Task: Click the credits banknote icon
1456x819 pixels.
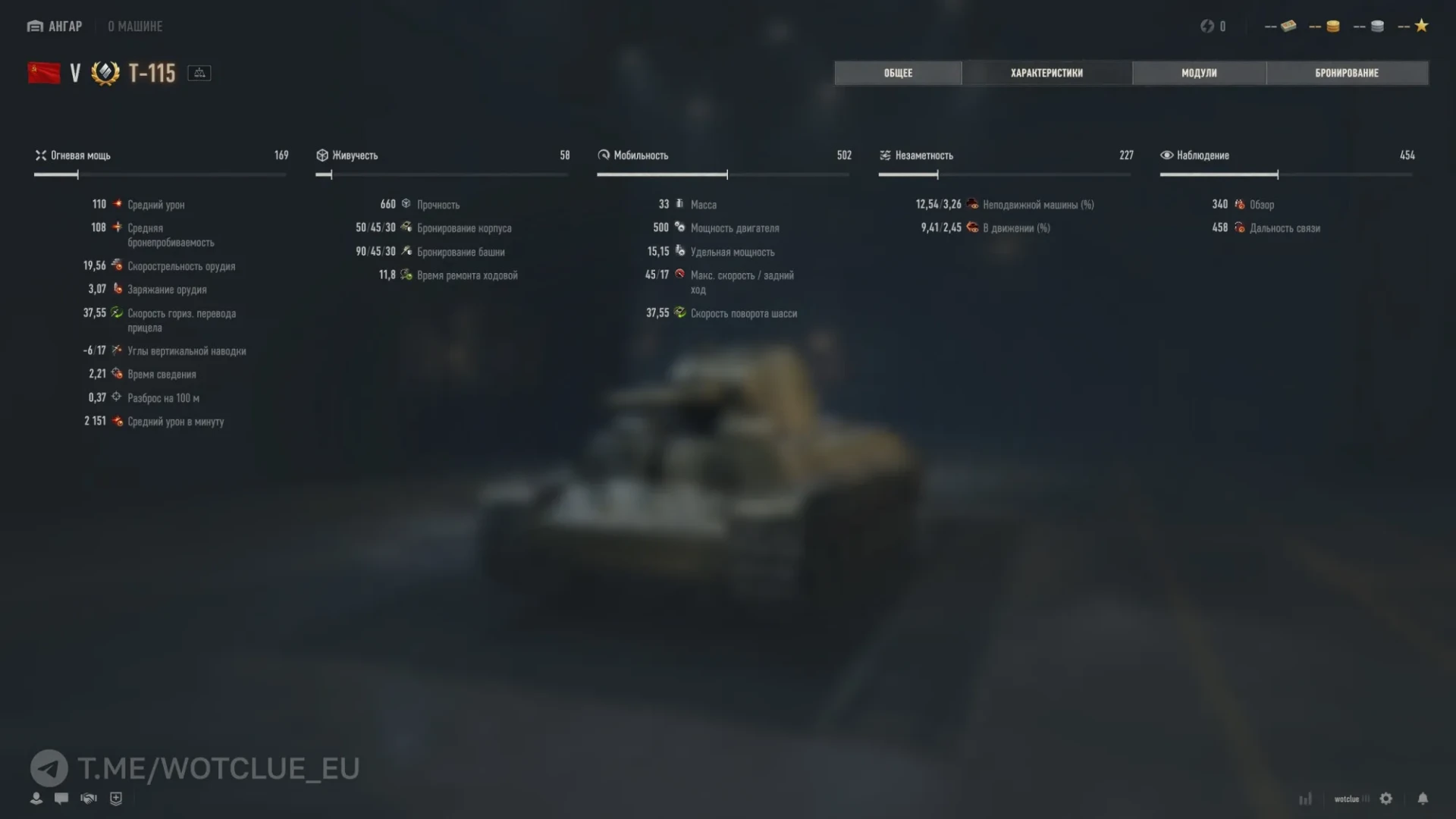Action: (1289, 26)
